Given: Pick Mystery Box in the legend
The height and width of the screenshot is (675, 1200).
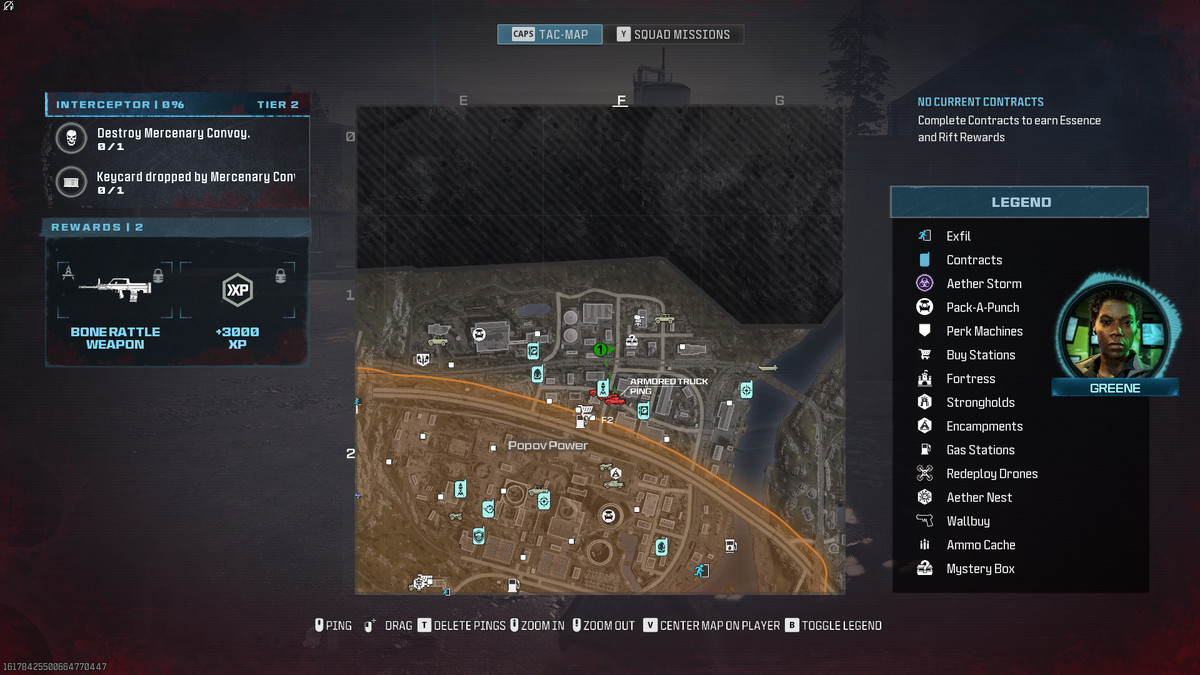Looking at the screenshot, I should point(979,569).
